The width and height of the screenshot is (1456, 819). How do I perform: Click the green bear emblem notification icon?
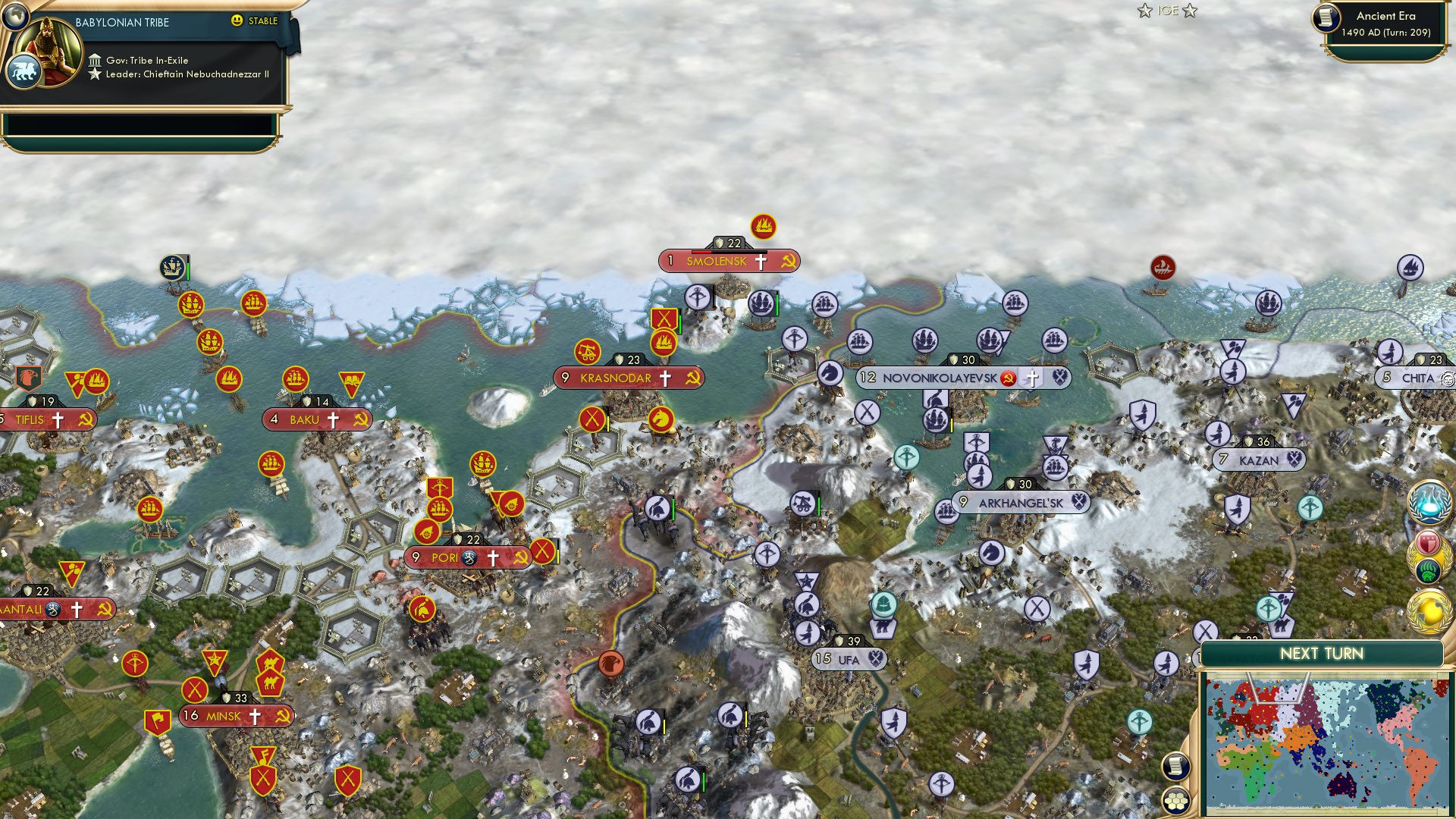coord(1429,570)
